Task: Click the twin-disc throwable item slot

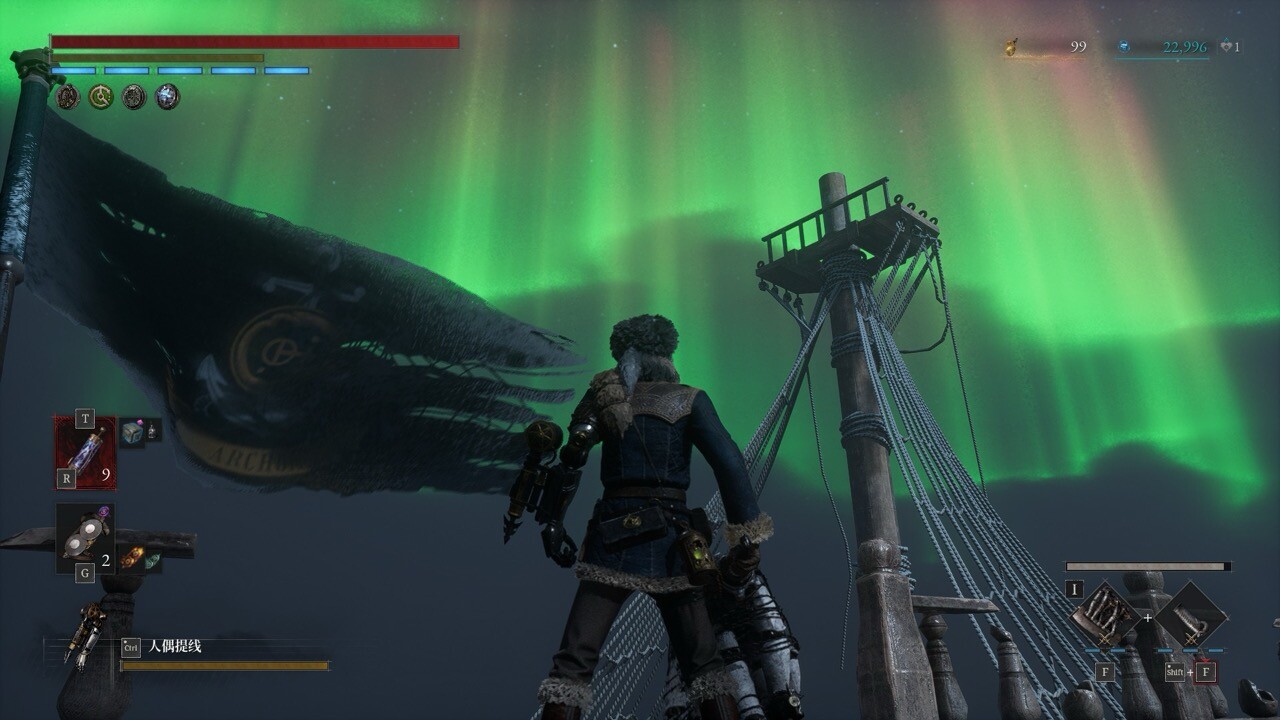Action: tap(84, 537)
